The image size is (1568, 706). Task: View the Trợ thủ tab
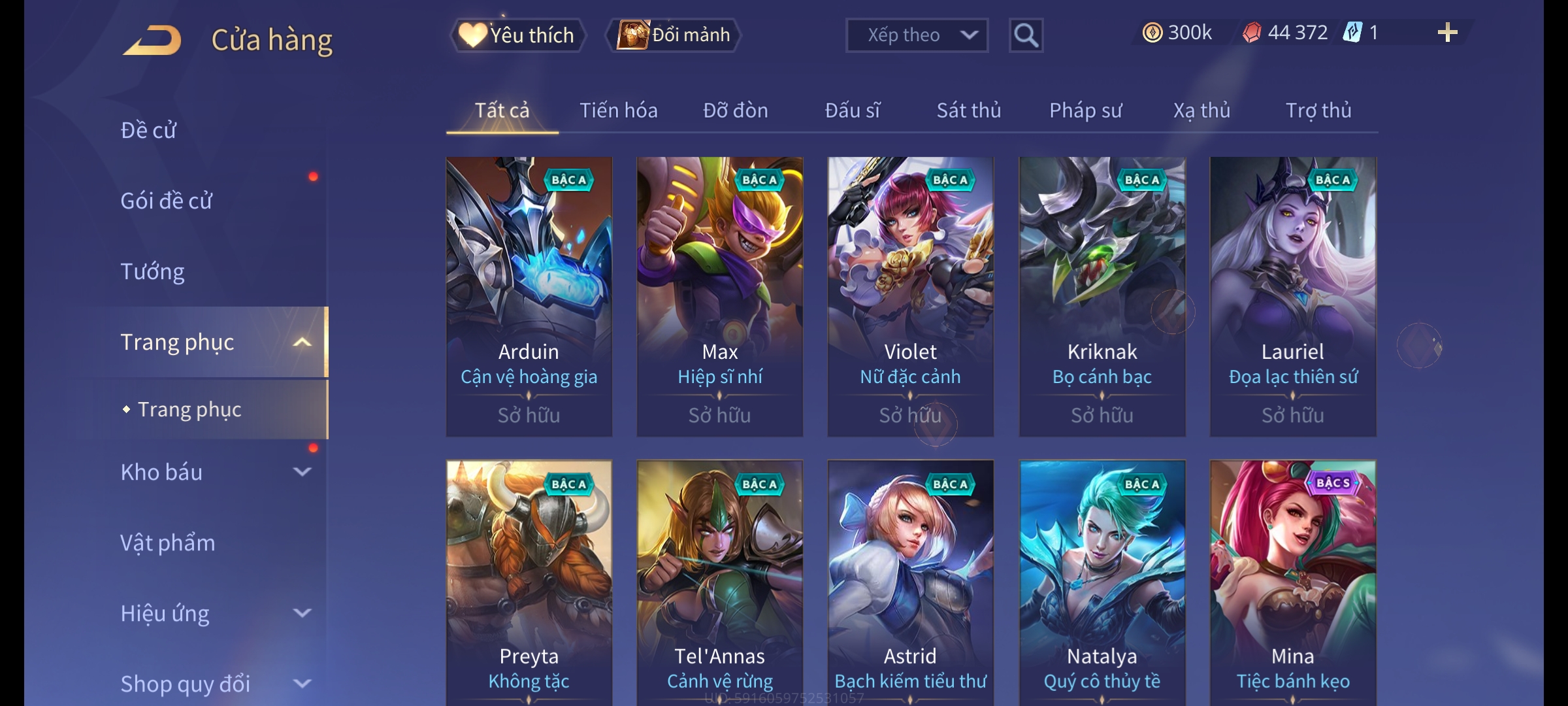(x=1318, y=110)
